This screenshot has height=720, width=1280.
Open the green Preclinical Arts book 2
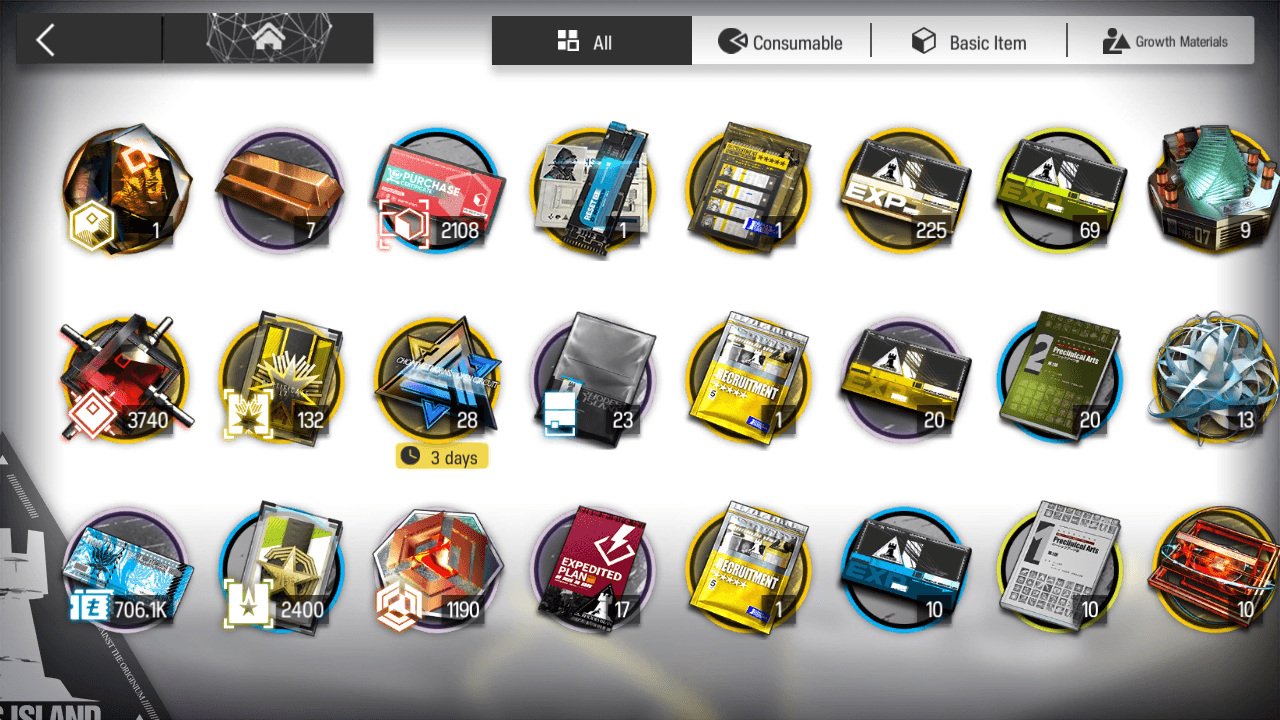point(1060,380)
